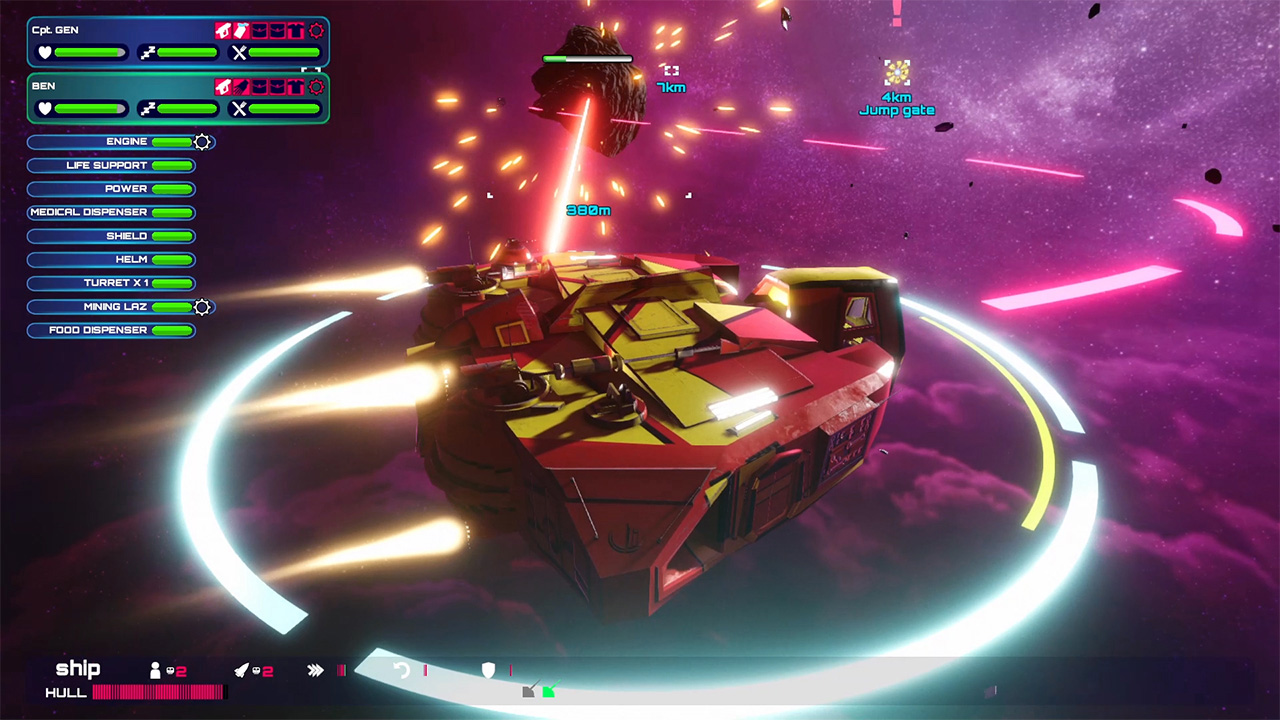This screenshot has width=1280, height=720.
Task: Toggle the POWER module
Action: [x=110, y=189]
